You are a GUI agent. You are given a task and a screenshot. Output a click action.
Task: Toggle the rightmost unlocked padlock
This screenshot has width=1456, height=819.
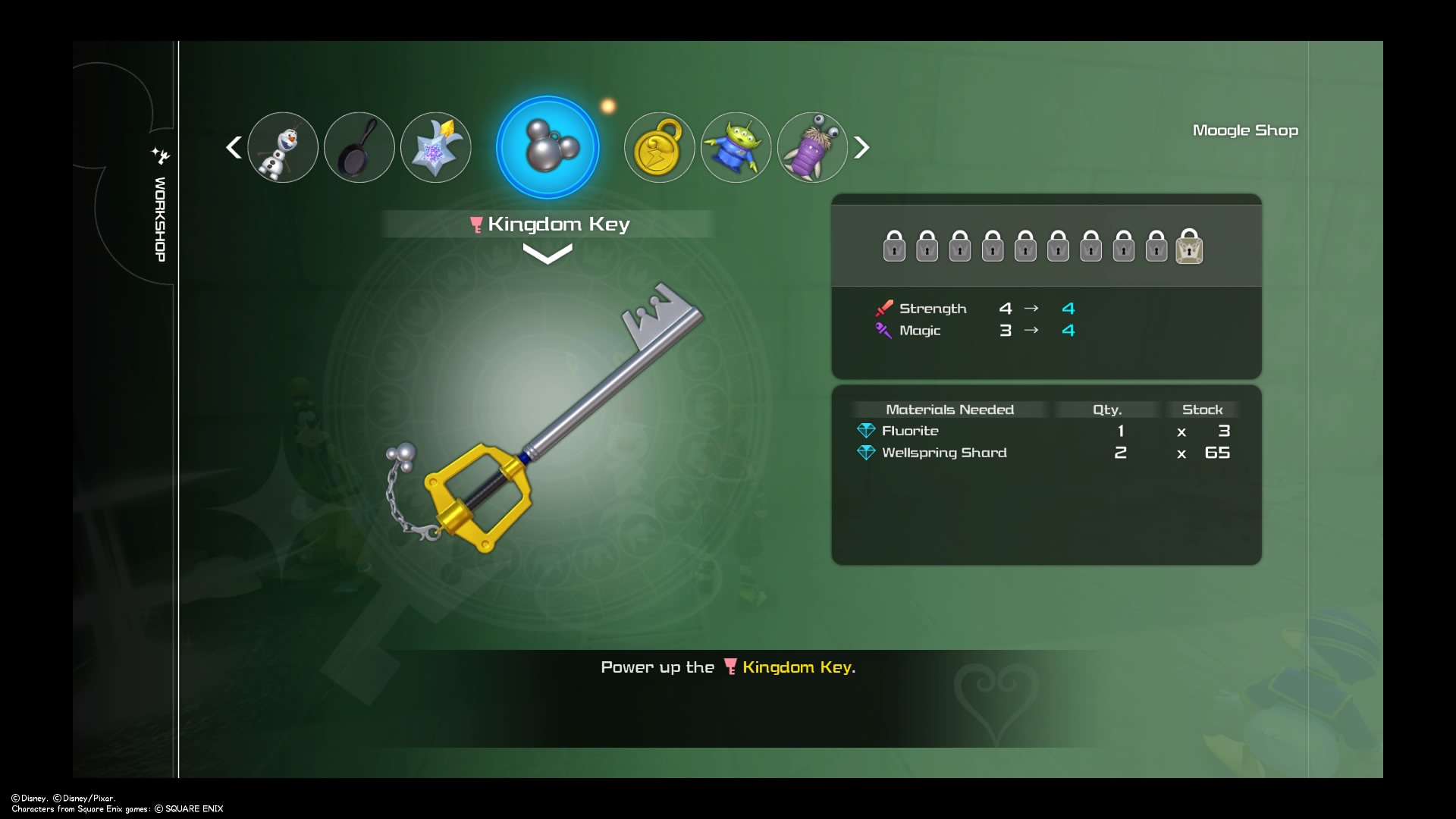coord(1189,246)
